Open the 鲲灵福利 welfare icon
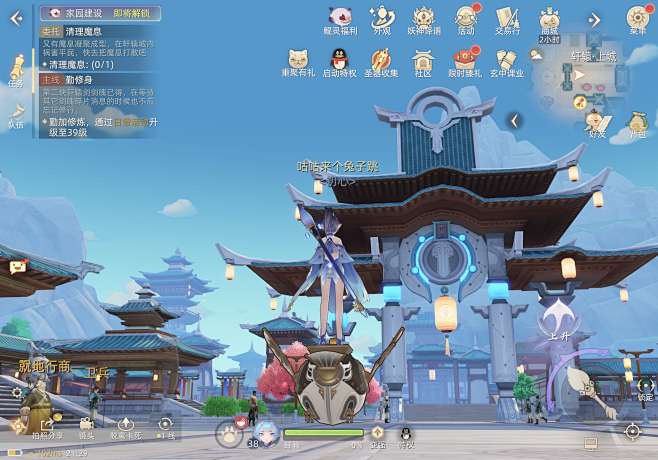658x460 pixels. click(339, 18)
